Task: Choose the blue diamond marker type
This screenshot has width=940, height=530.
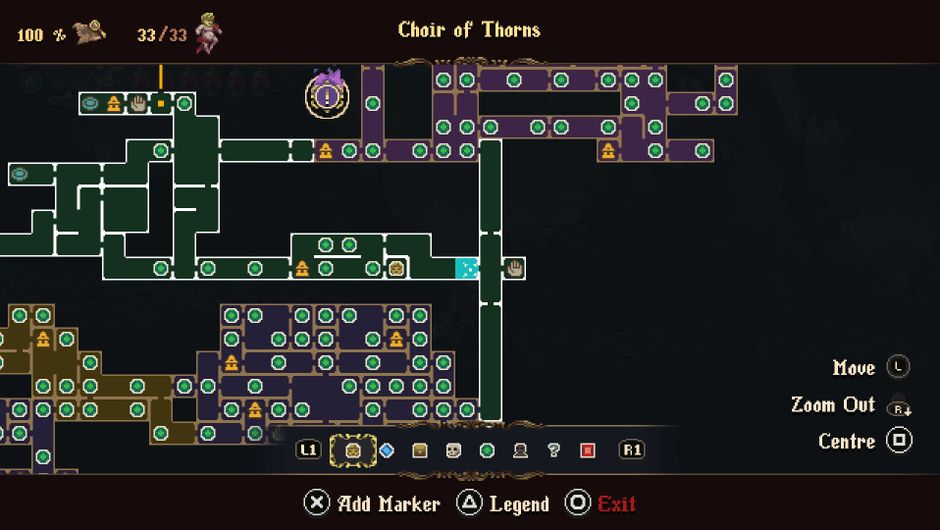Action: (387, 450)
